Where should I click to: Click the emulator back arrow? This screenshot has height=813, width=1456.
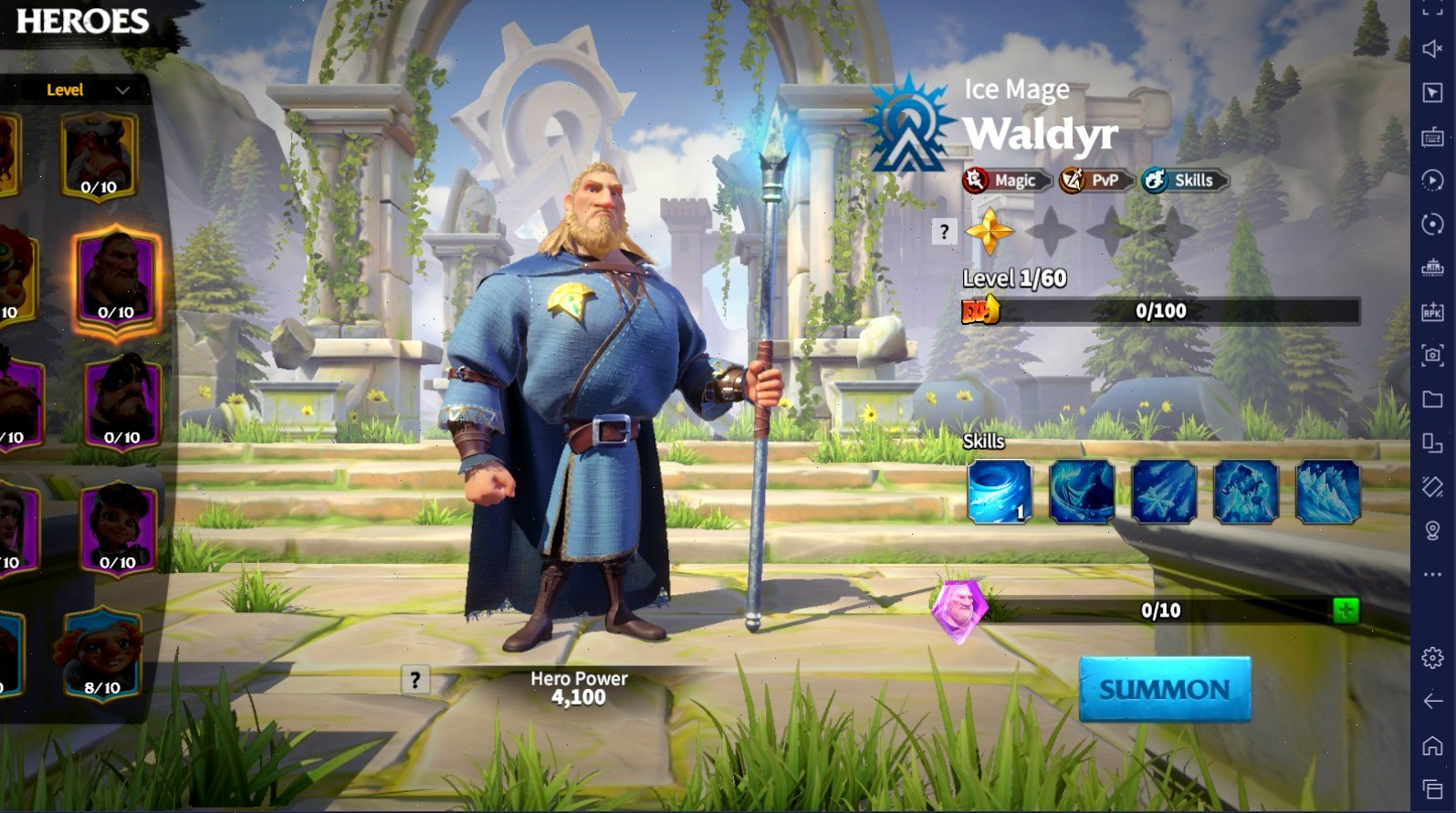pyautogui.click(x=1432, y=701)
